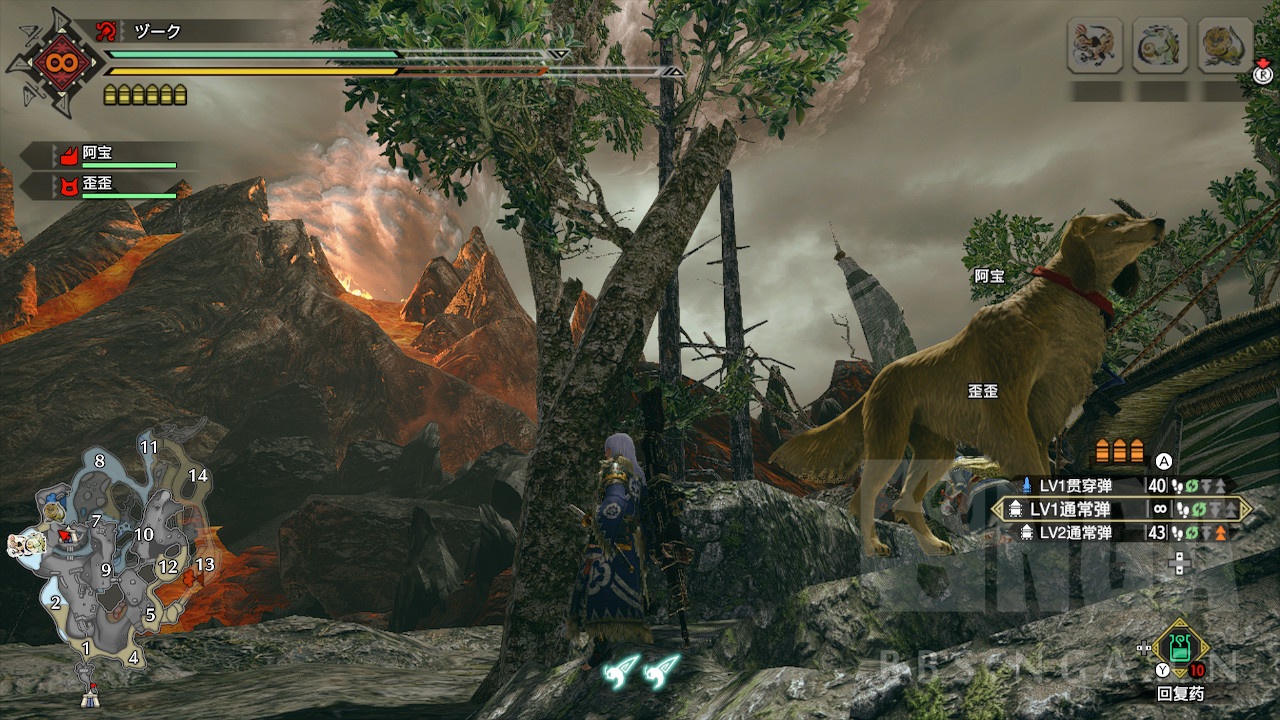
Task: Select the Great Wroggi target icon
Action: click(x=1095, y=45)
